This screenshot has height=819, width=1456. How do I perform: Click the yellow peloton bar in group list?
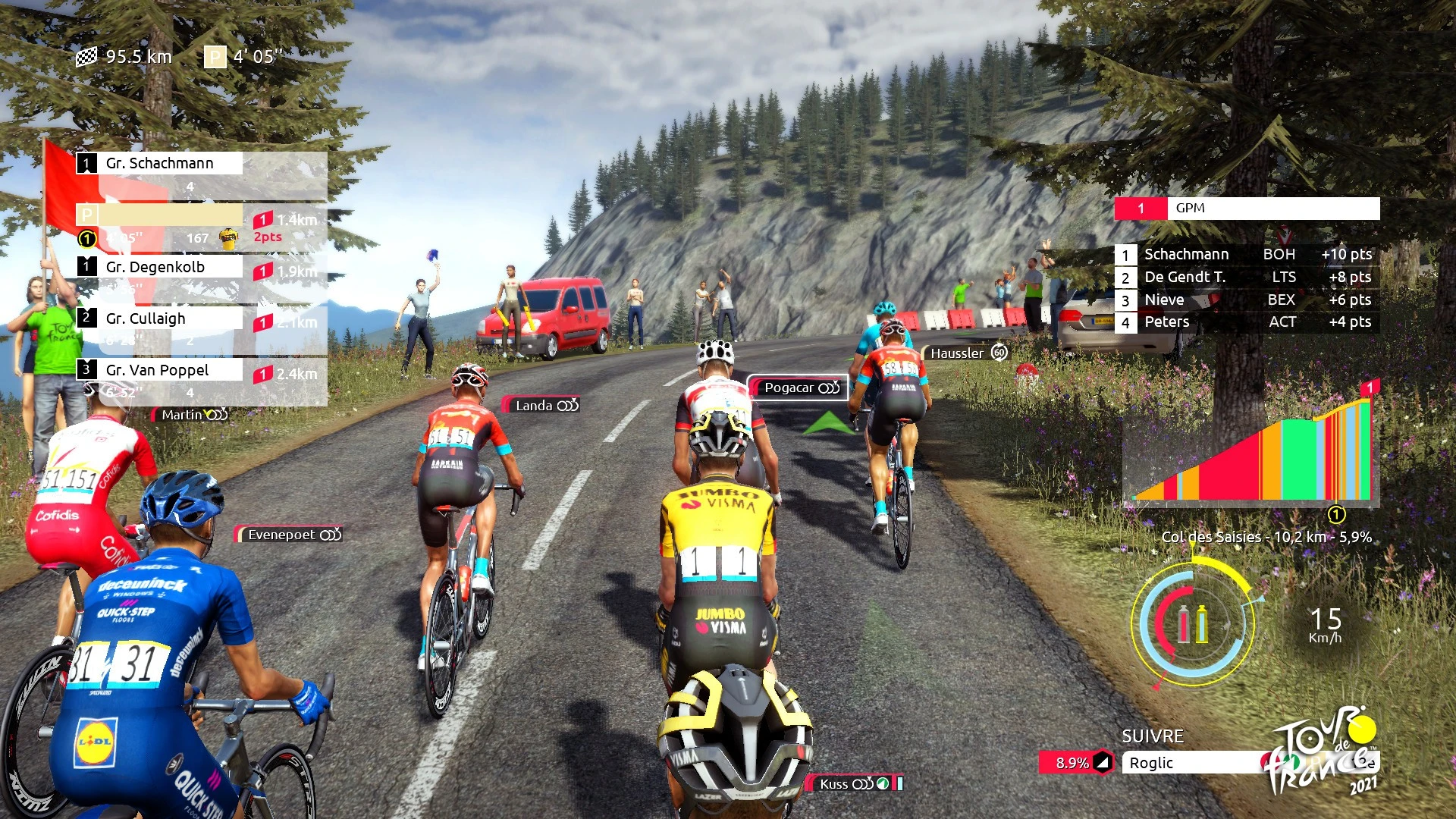(x=159, y=215)
